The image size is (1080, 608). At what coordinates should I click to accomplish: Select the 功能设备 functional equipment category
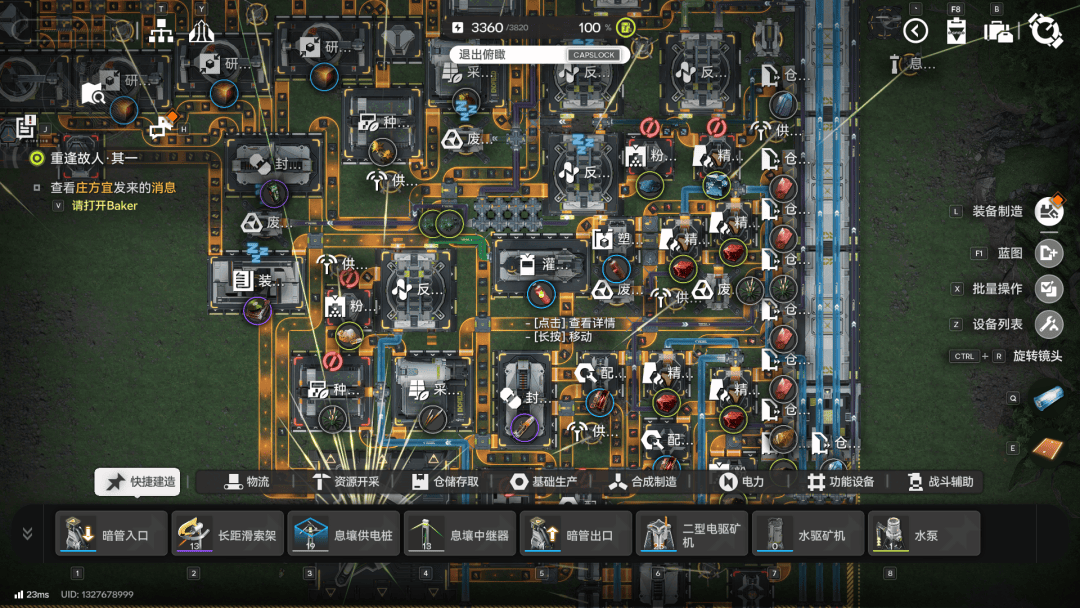click(x=841, y=482)
